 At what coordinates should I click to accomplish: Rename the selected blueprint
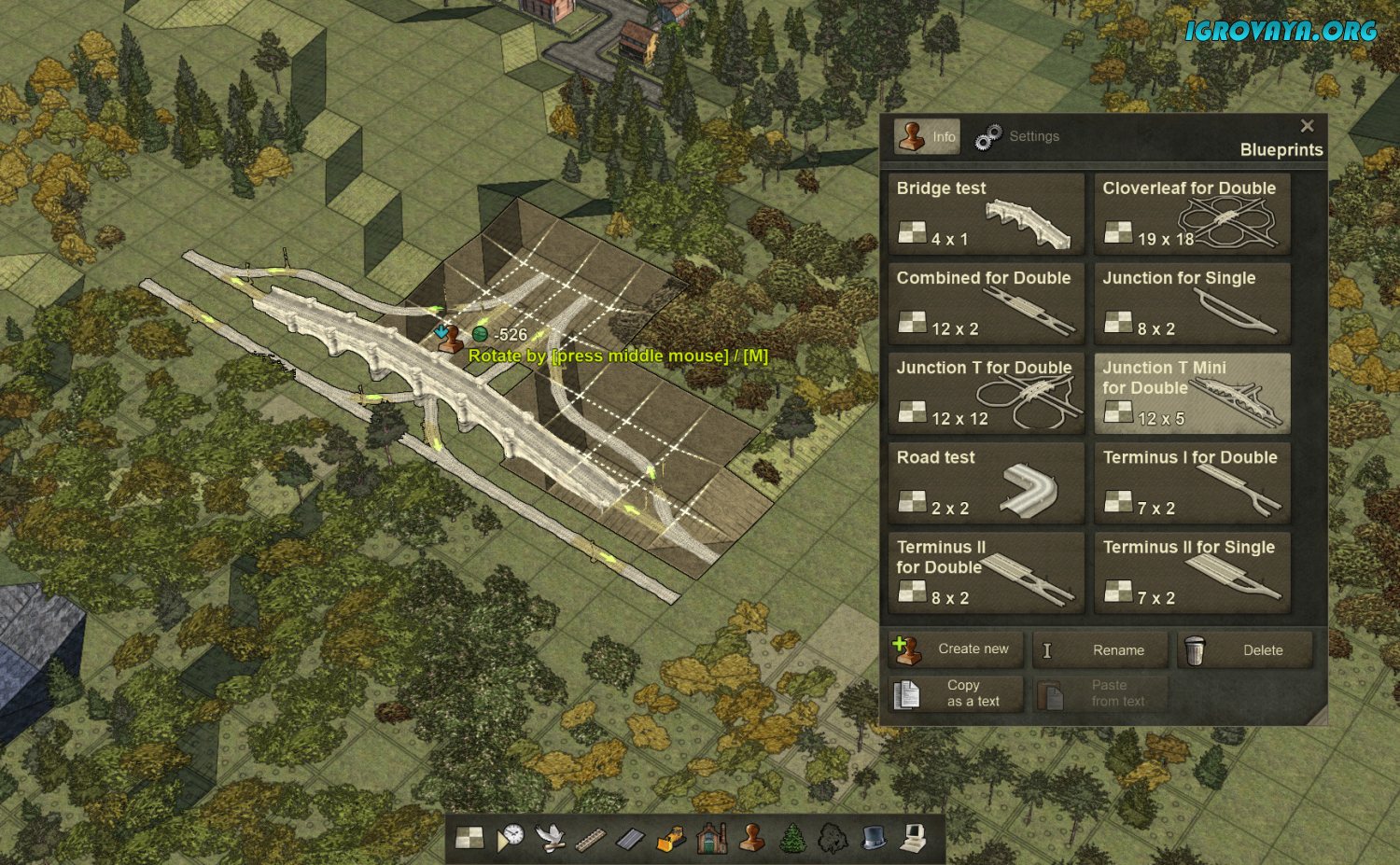pyautogui.click(x=1100, y=650)
